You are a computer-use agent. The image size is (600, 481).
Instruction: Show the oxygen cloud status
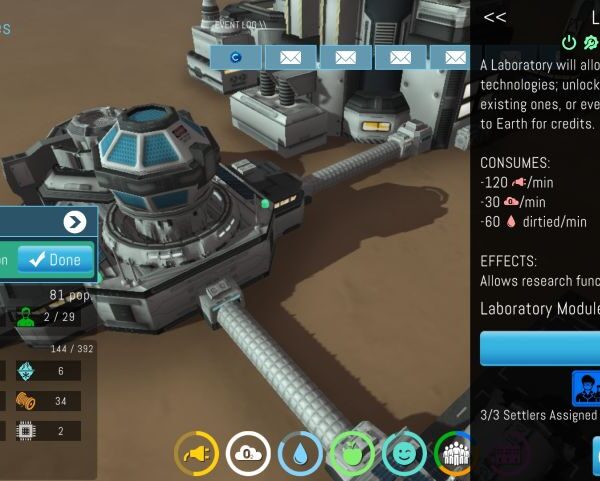(x=248, y=453)
